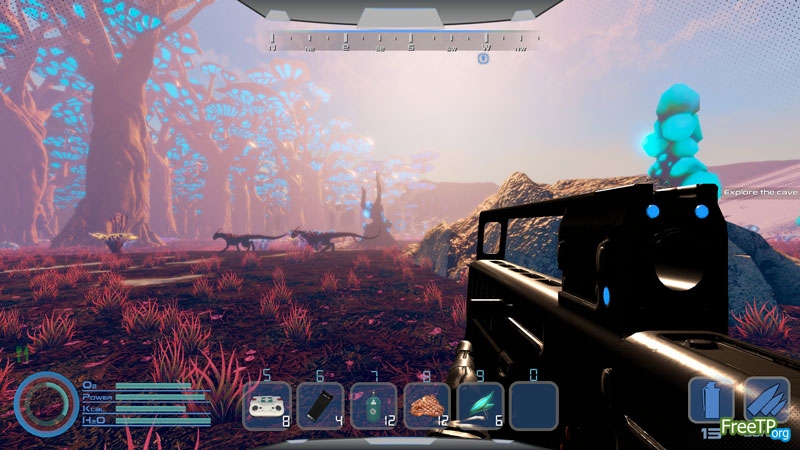Choose the black battery stick slot
Screen dimensions: 800x450
(321, 406)
